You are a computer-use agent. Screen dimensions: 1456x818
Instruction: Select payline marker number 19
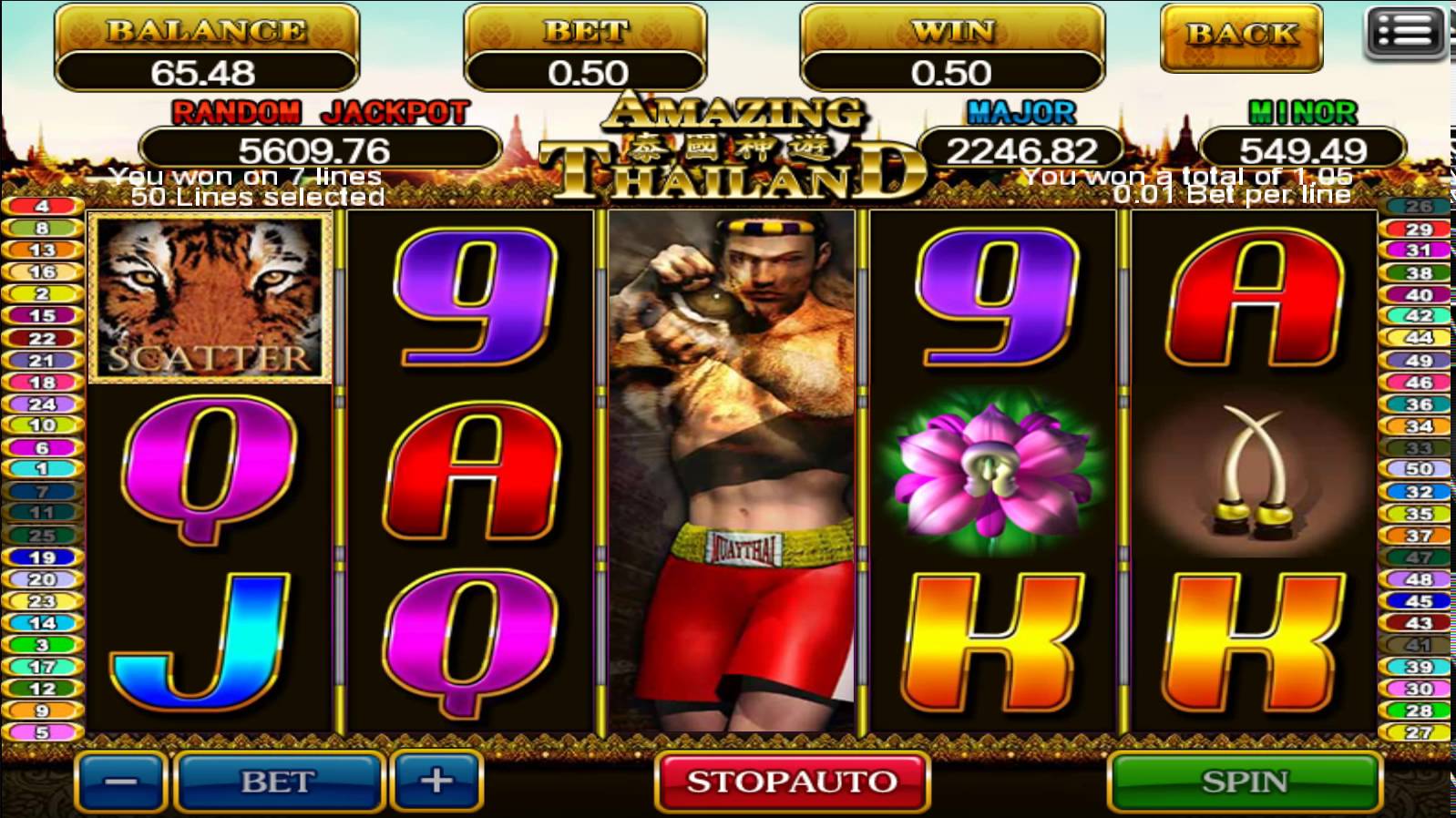pos(42,557)
